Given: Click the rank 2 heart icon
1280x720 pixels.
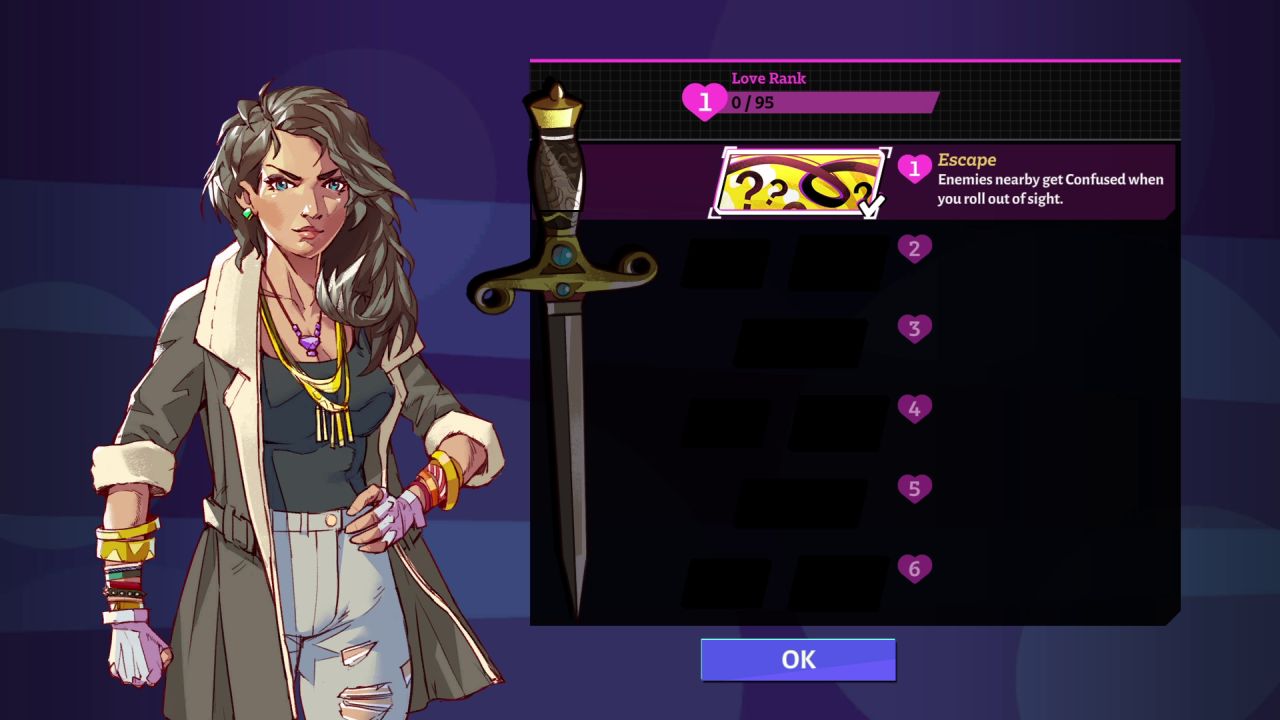Looking at the screenshot, I should click(913, 248).
